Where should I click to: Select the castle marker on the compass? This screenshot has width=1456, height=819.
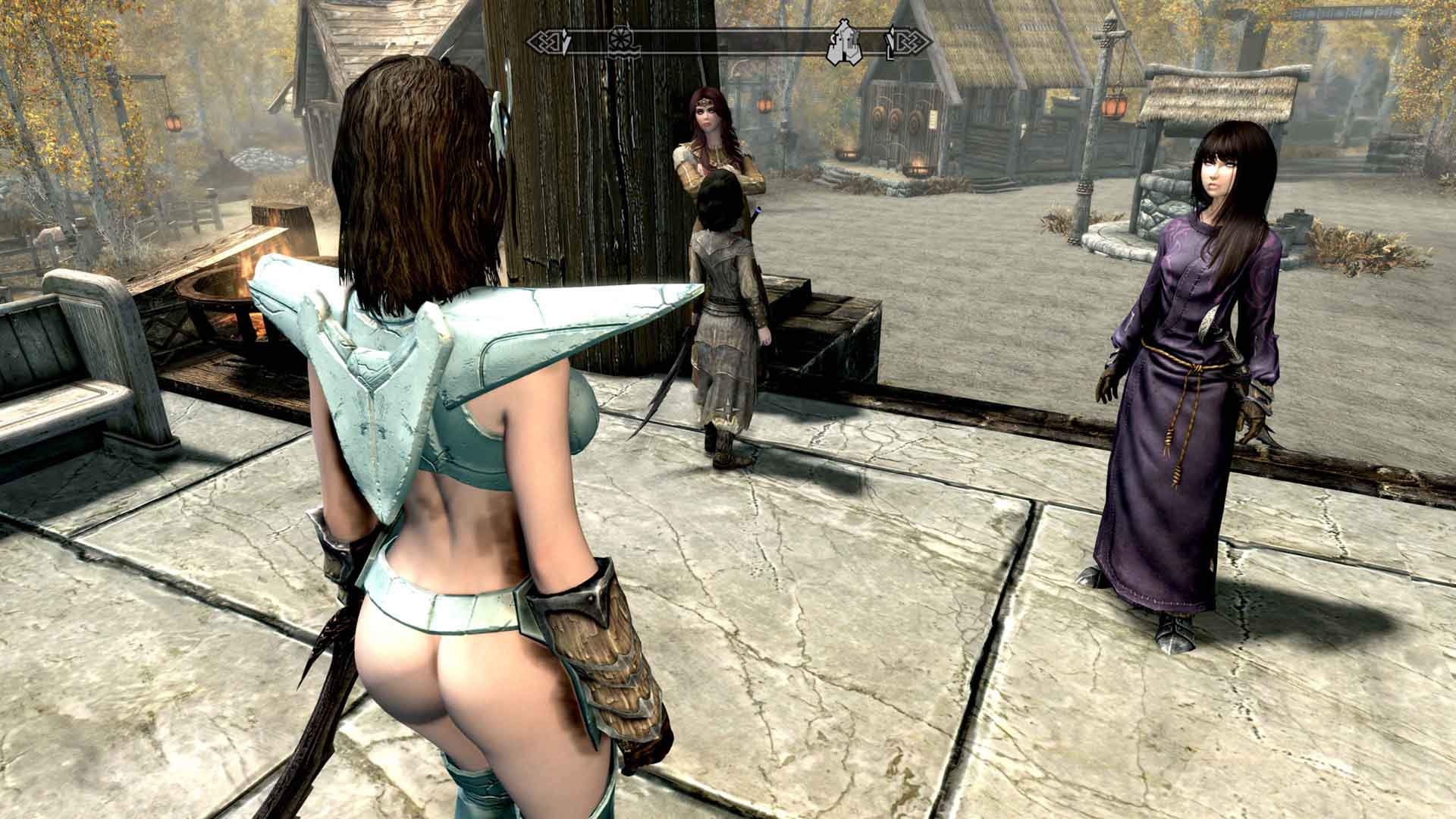pyautogui.click(x=846, y=43)
